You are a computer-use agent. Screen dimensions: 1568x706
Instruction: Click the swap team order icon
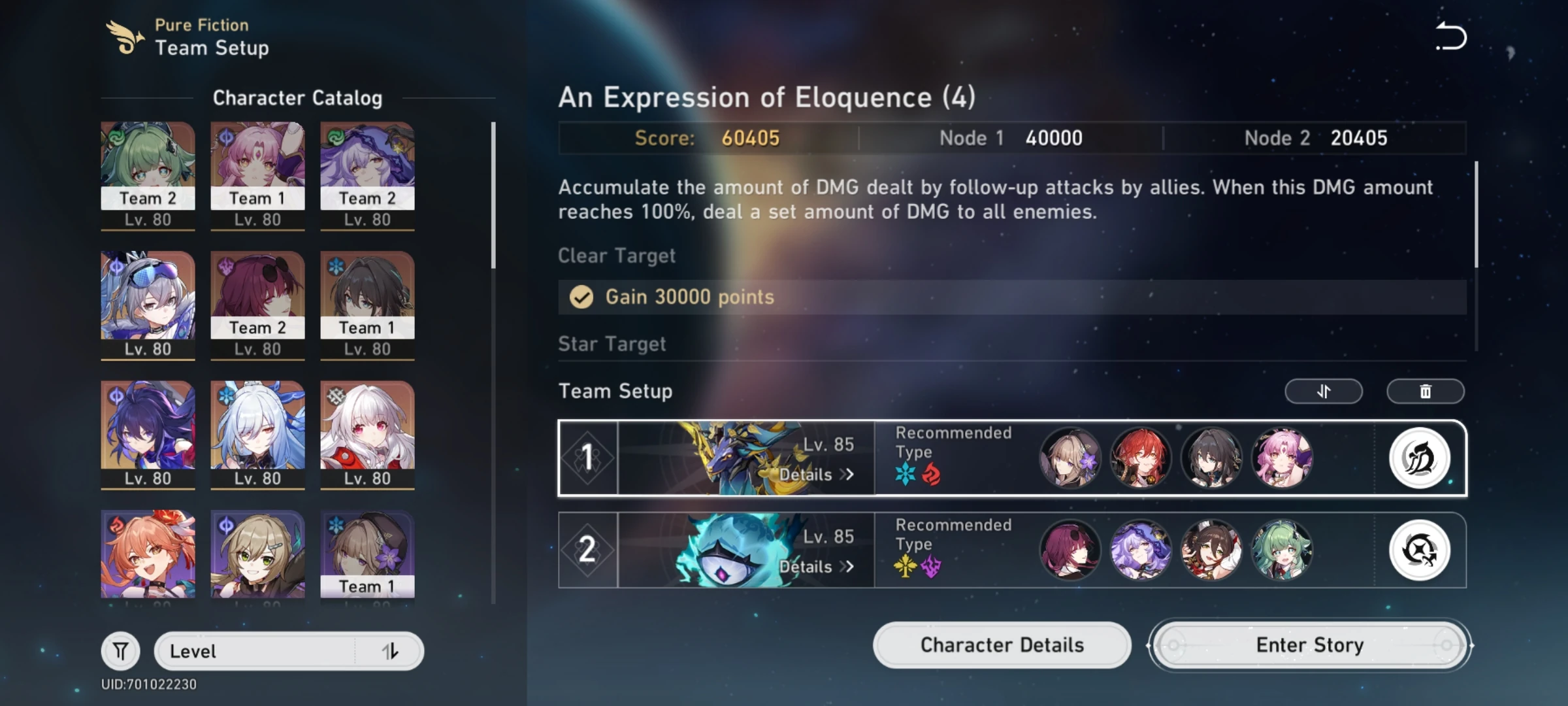pos(1324,391)
